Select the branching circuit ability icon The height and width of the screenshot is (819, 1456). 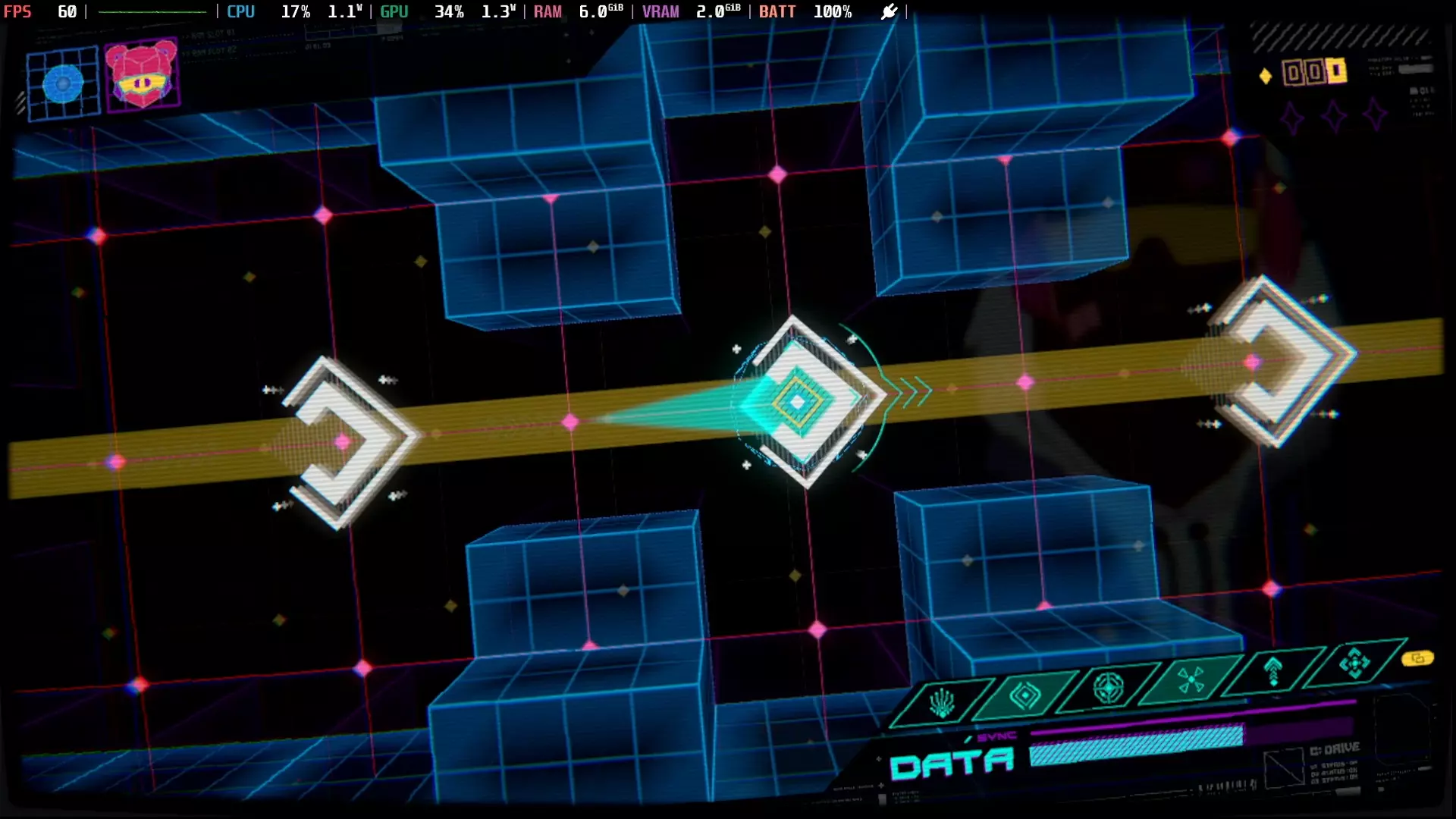[x=942, y=703]
